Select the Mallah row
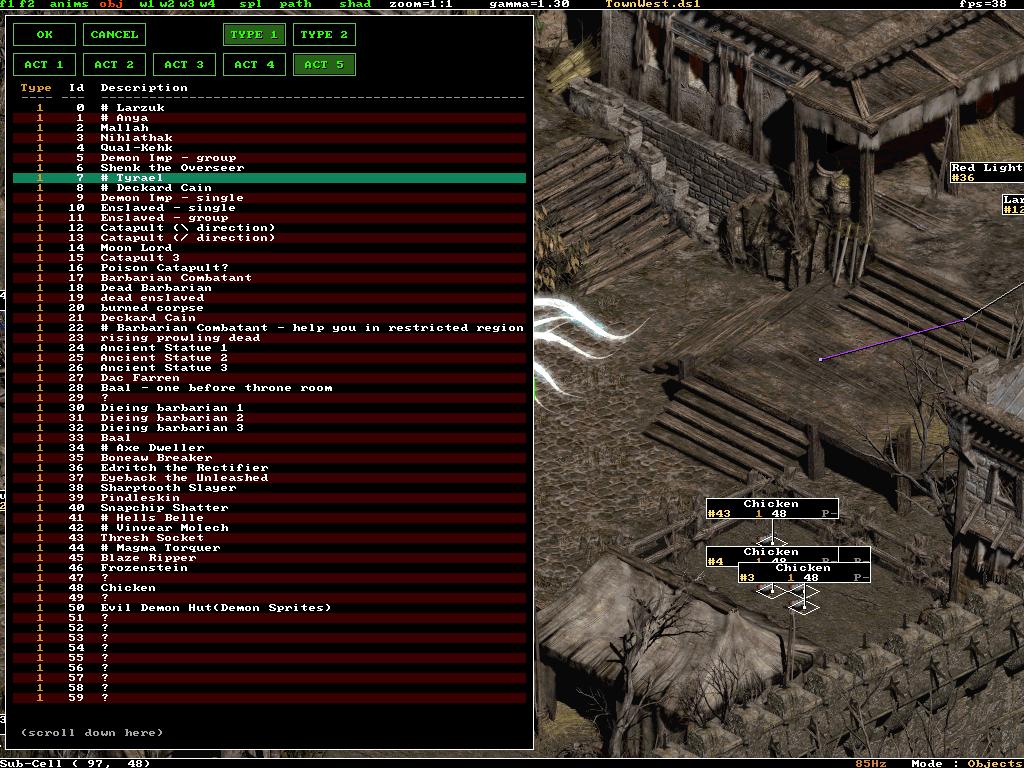 tap(124, 128)
